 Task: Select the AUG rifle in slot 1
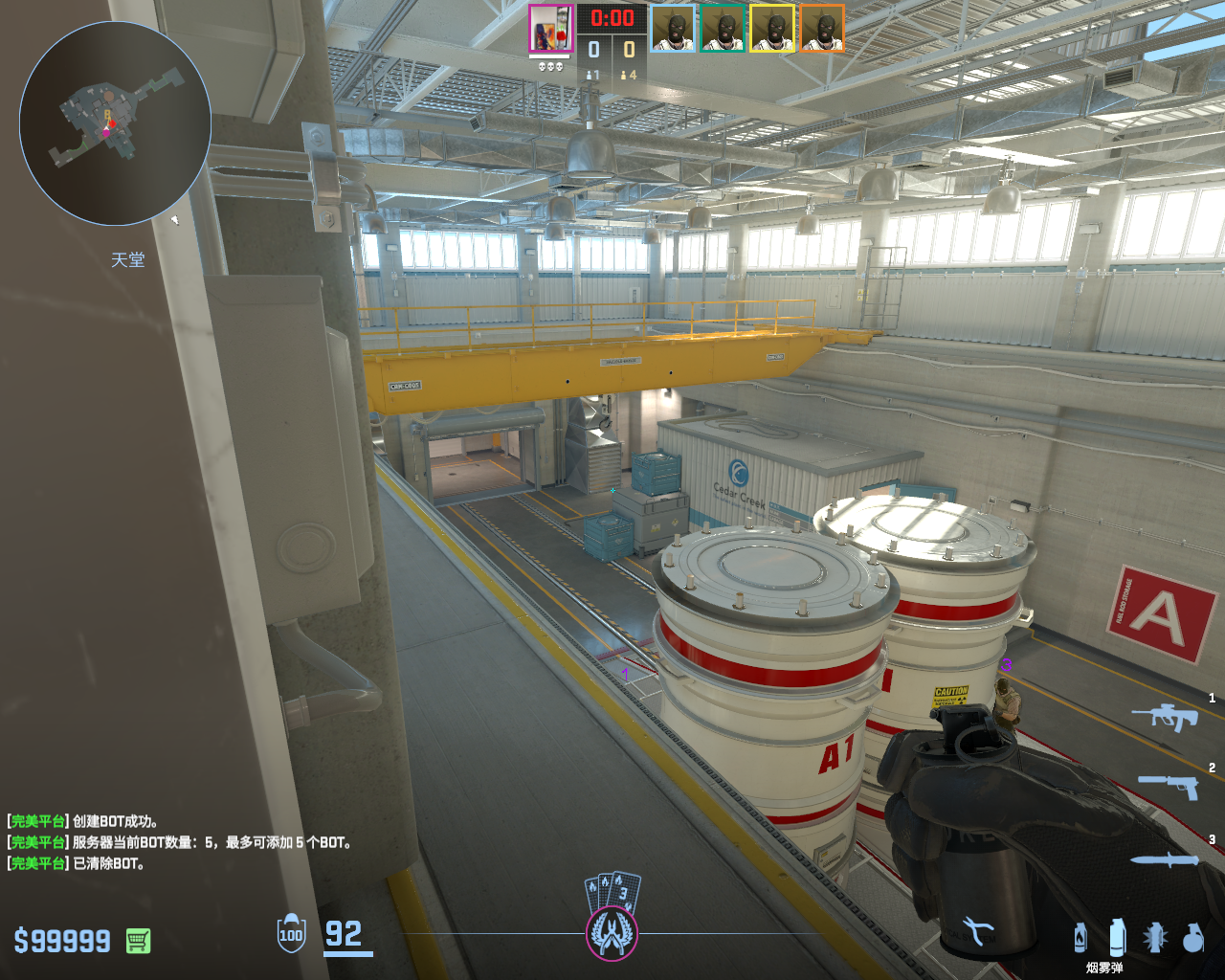(x=1165, y=716)
